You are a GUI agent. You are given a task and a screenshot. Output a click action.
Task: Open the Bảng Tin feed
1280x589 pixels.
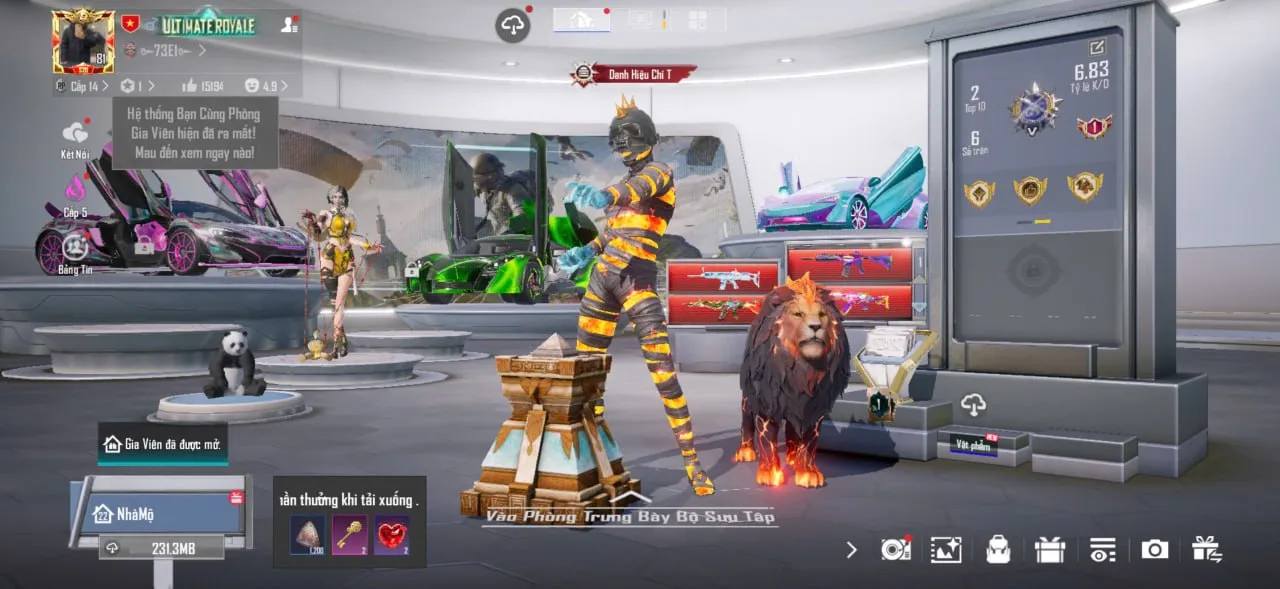75,247
